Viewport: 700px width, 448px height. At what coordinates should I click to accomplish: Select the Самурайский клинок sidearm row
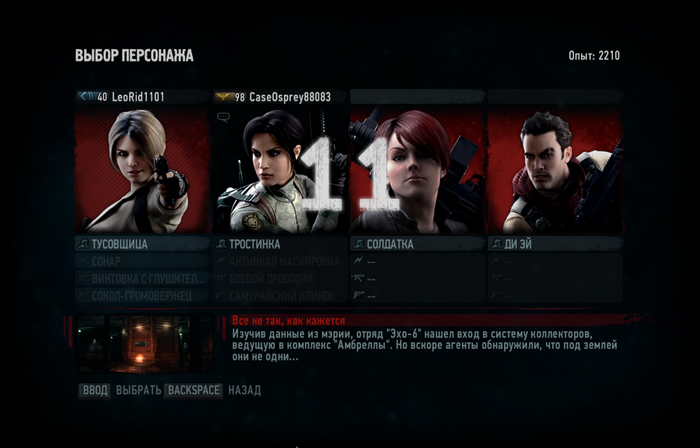[280, 295]
